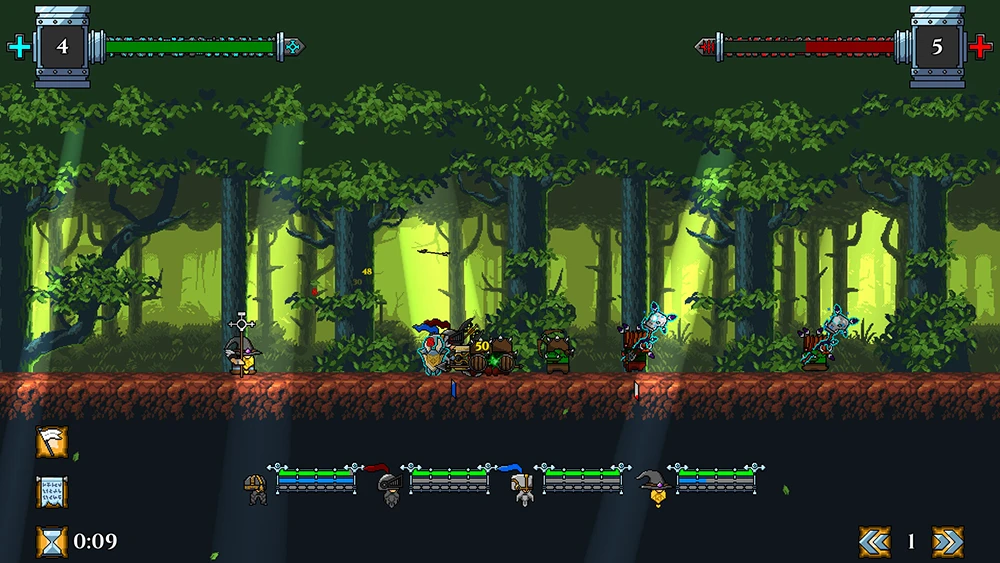Click the white flag surrender button
The width and height of the screenshot is (1000, 563).
pos(52,442)
